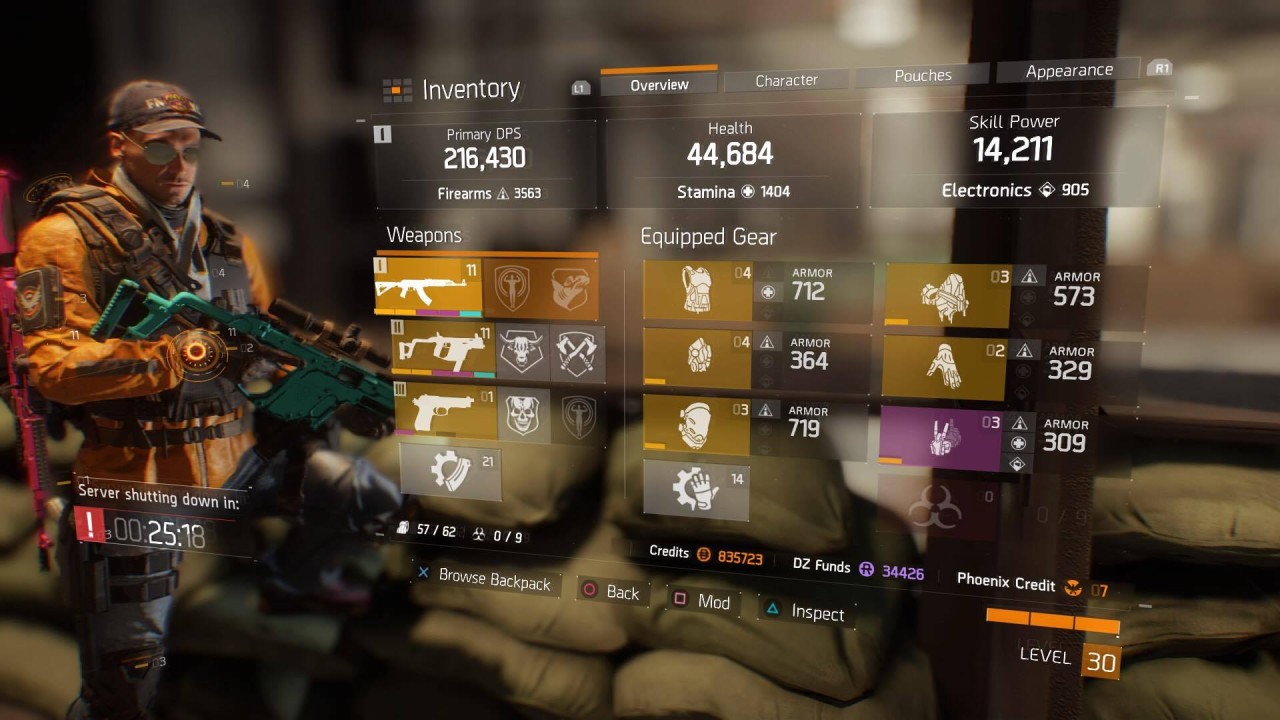Select the primary assault rifle weapon slot
Screen dimensions: 1280x720
pyautogui.click(x=427, y=287)
